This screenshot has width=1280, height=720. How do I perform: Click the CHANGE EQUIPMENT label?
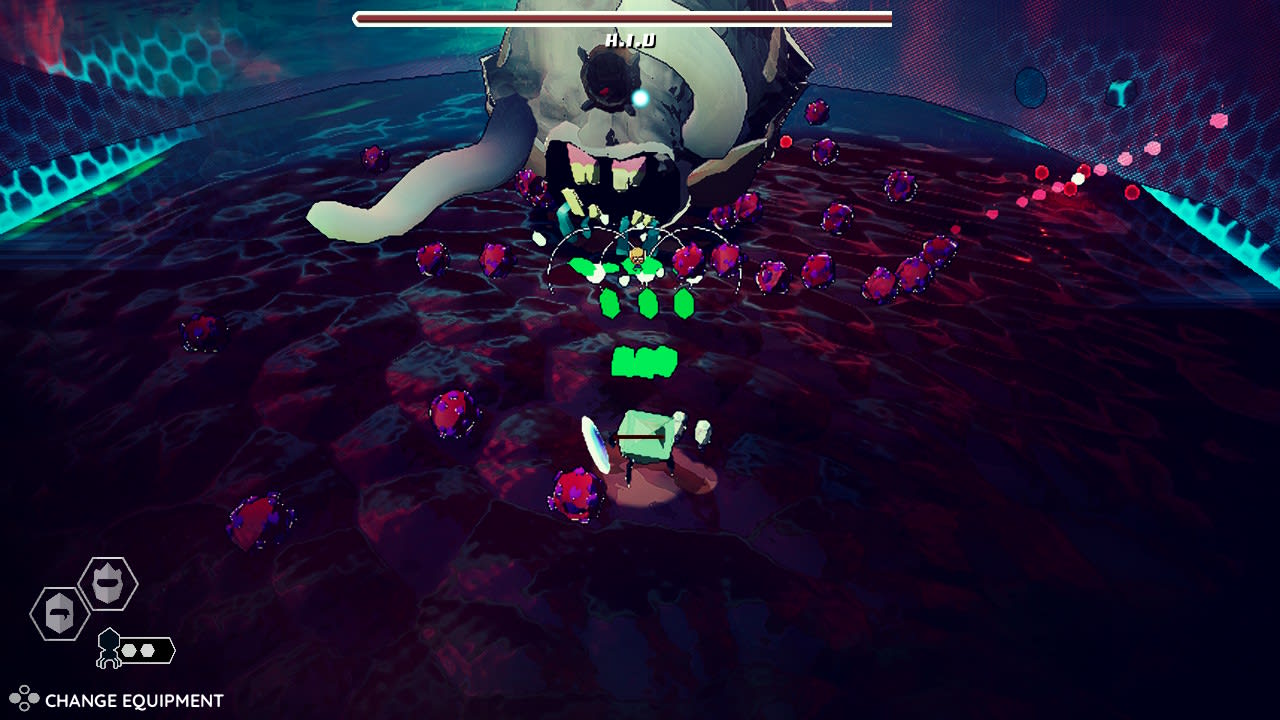pyautogui.click(x=135, y=697)
